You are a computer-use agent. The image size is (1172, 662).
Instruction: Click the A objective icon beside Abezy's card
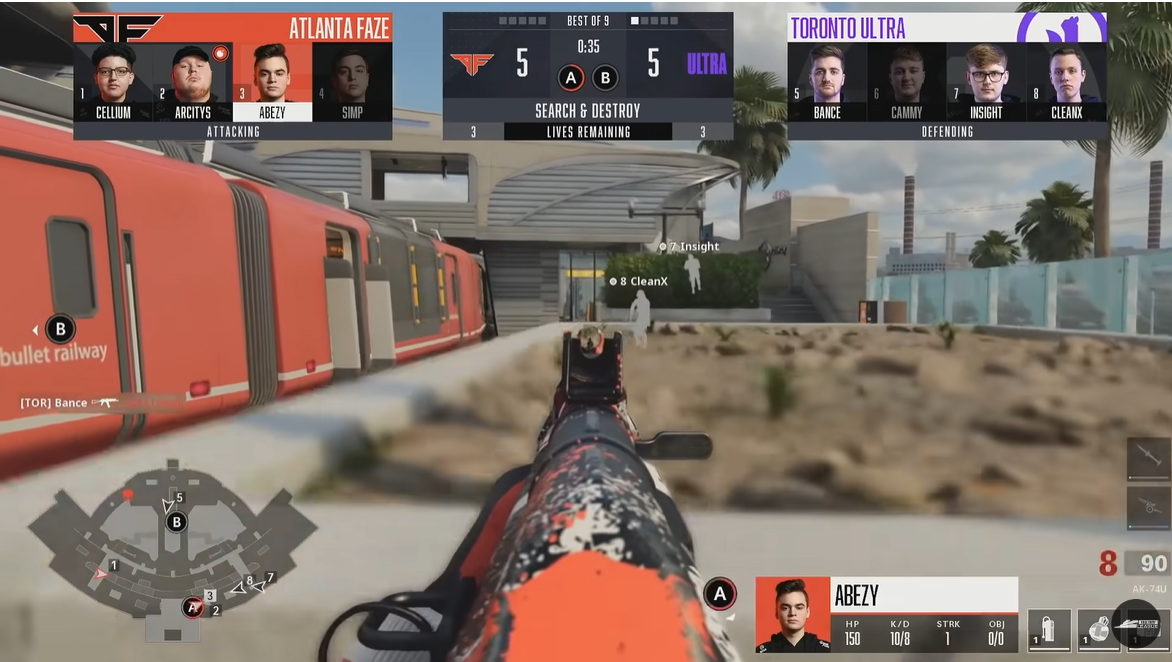720,594
